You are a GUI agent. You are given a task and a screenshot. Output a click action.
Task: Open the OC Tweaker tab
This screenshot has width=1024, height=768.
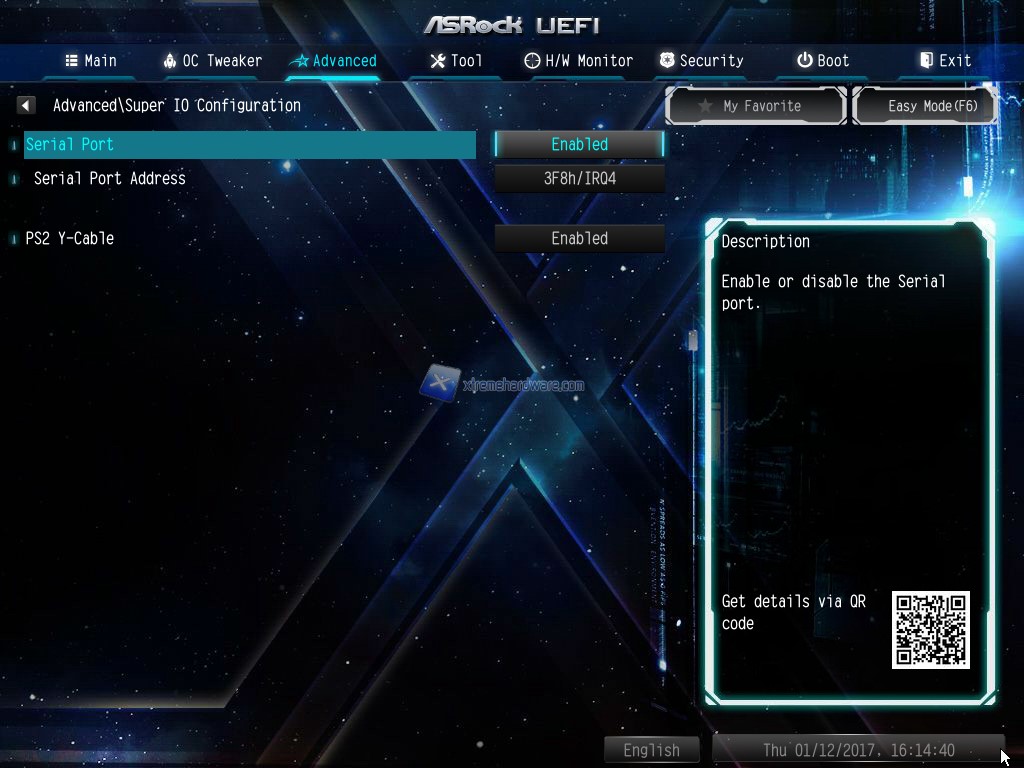[212, 61]
